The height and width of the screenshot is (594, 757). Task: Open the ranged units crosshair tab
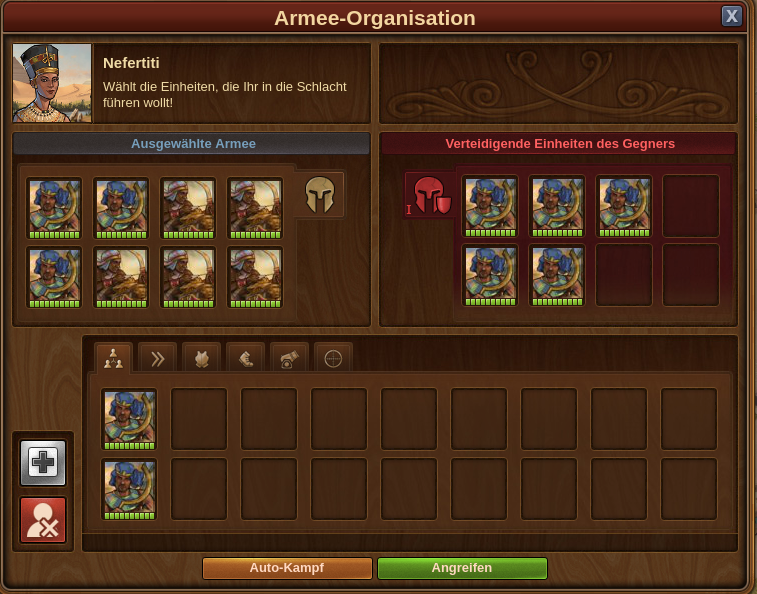333,358
